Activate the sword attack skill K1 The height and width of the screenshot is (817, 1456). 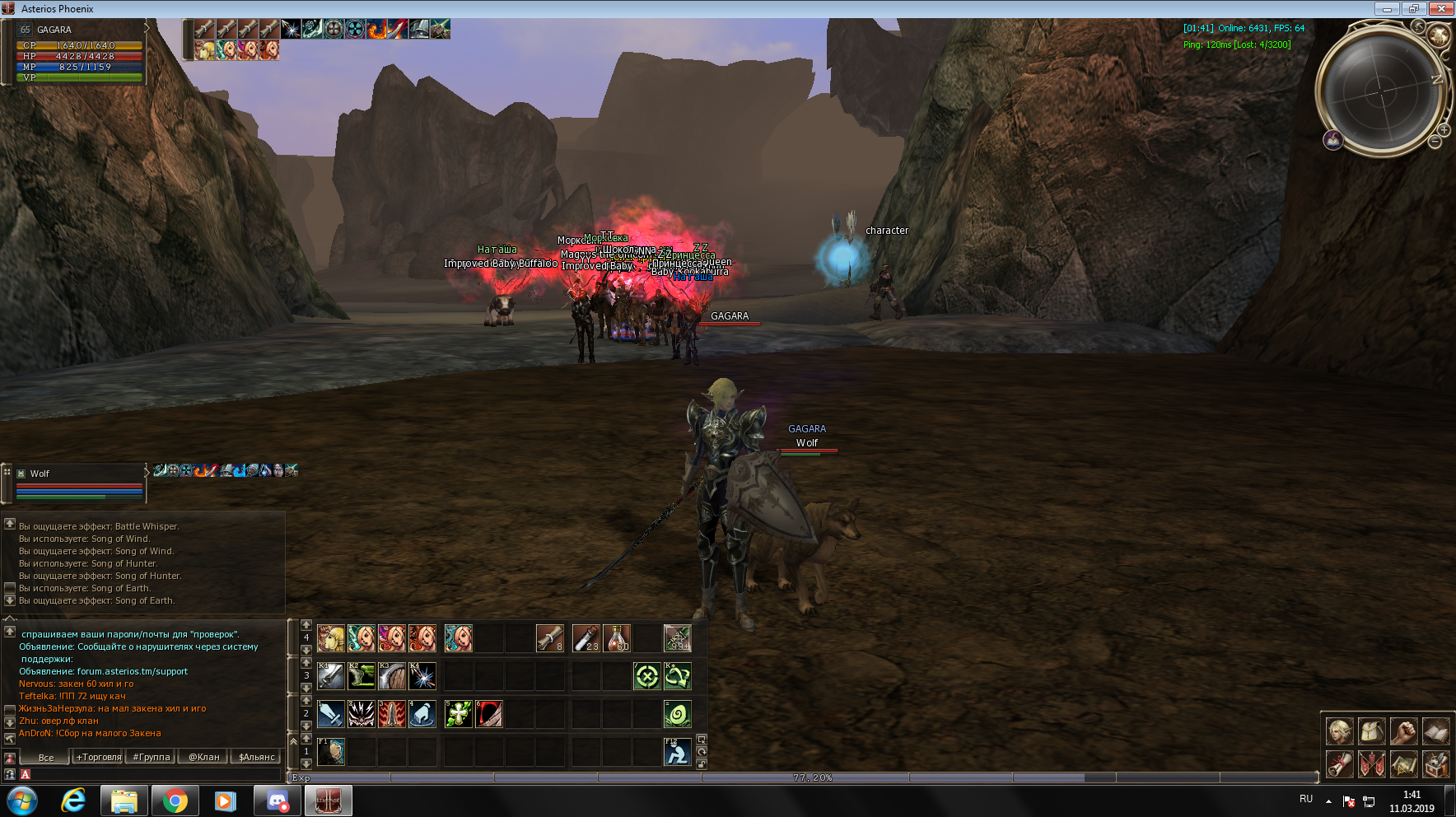tap(330, 676)
